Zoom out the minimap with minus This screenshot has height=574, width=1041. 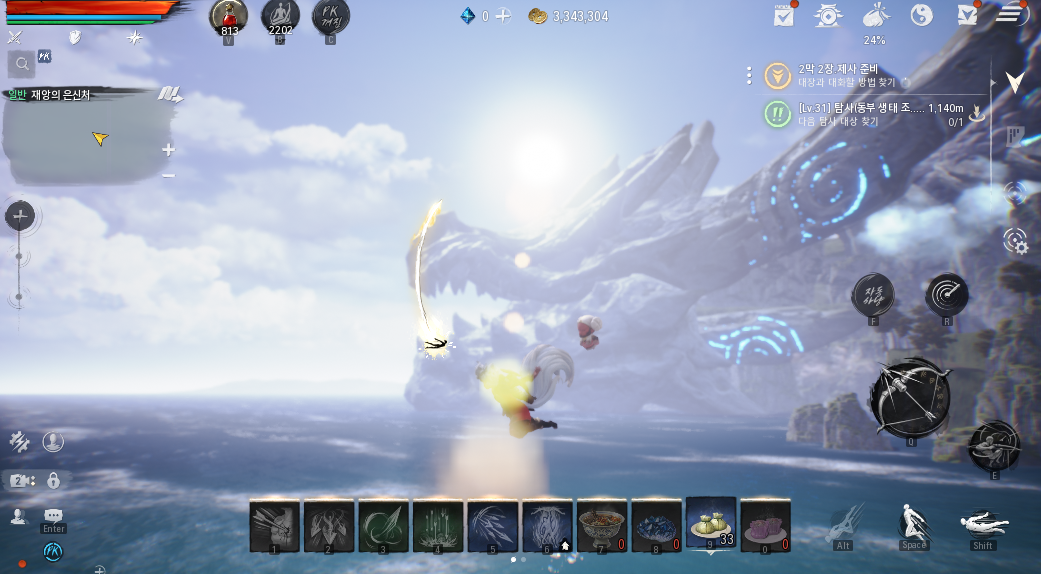tap(168, 176)
